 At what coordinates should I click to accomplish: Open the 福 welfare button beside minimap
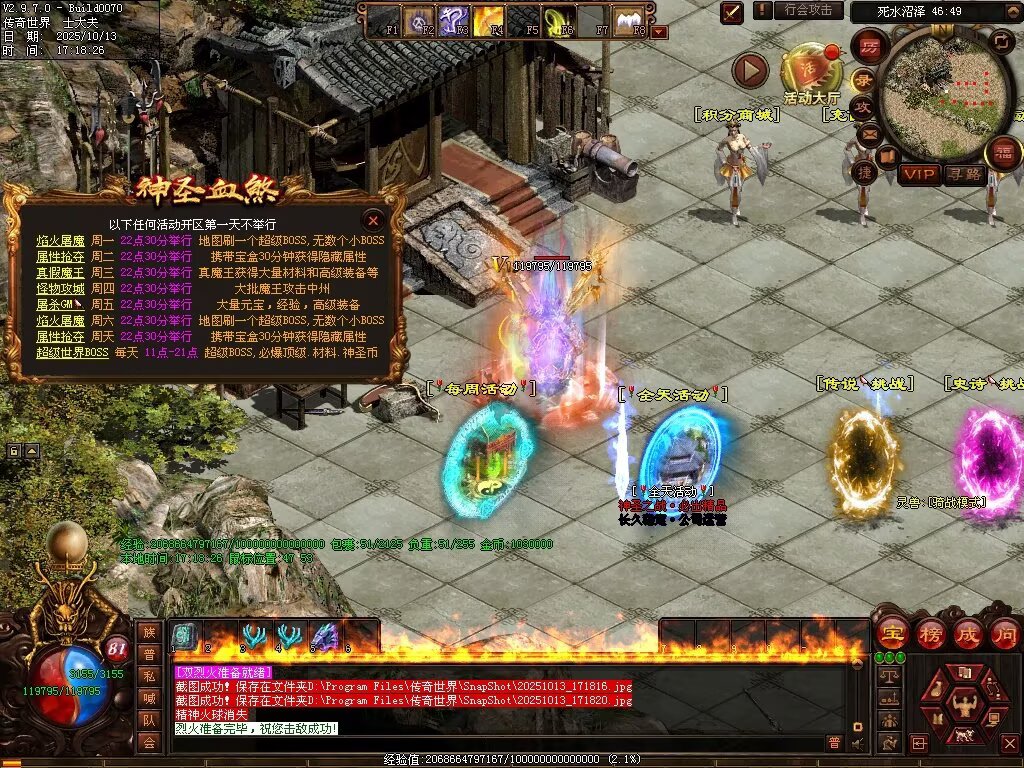1003,153
